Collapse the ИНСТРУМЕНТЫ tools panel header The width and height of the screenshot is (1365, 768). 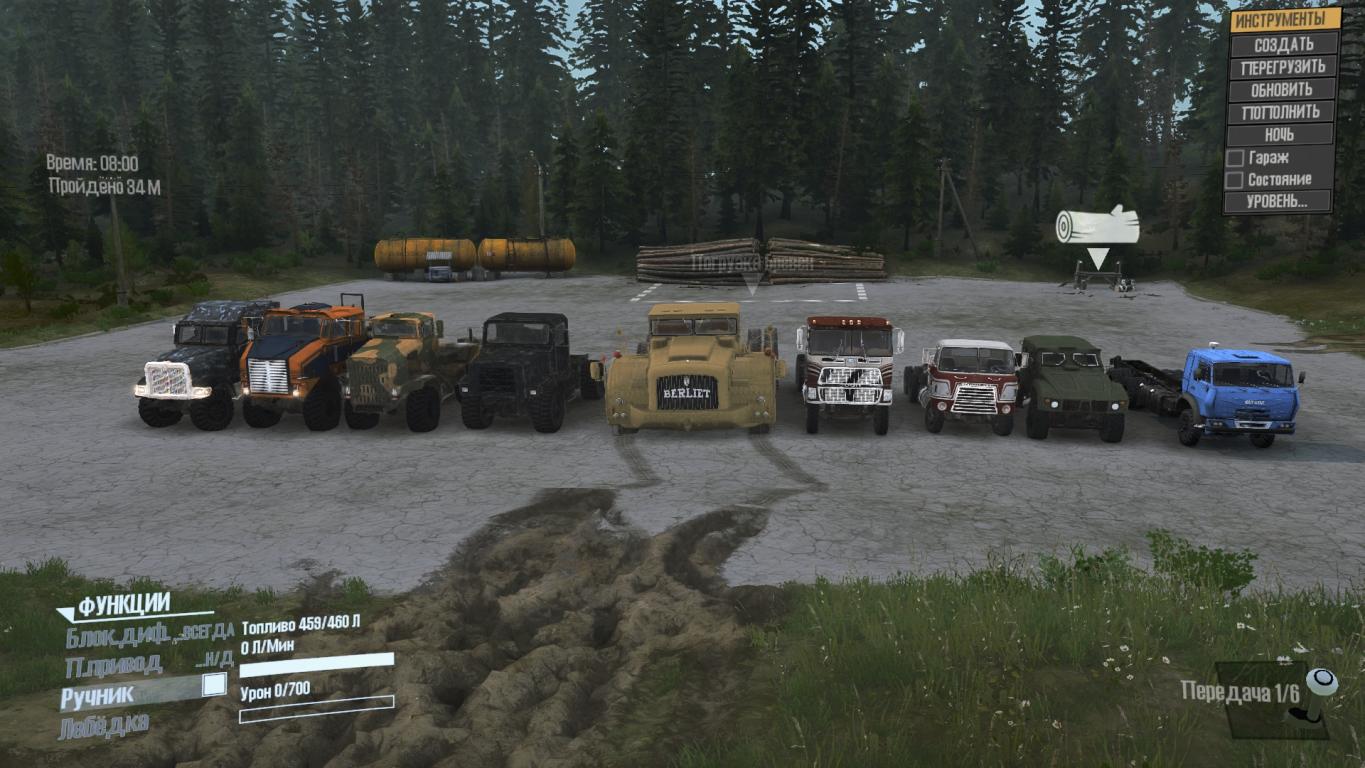click(1284, 20)
